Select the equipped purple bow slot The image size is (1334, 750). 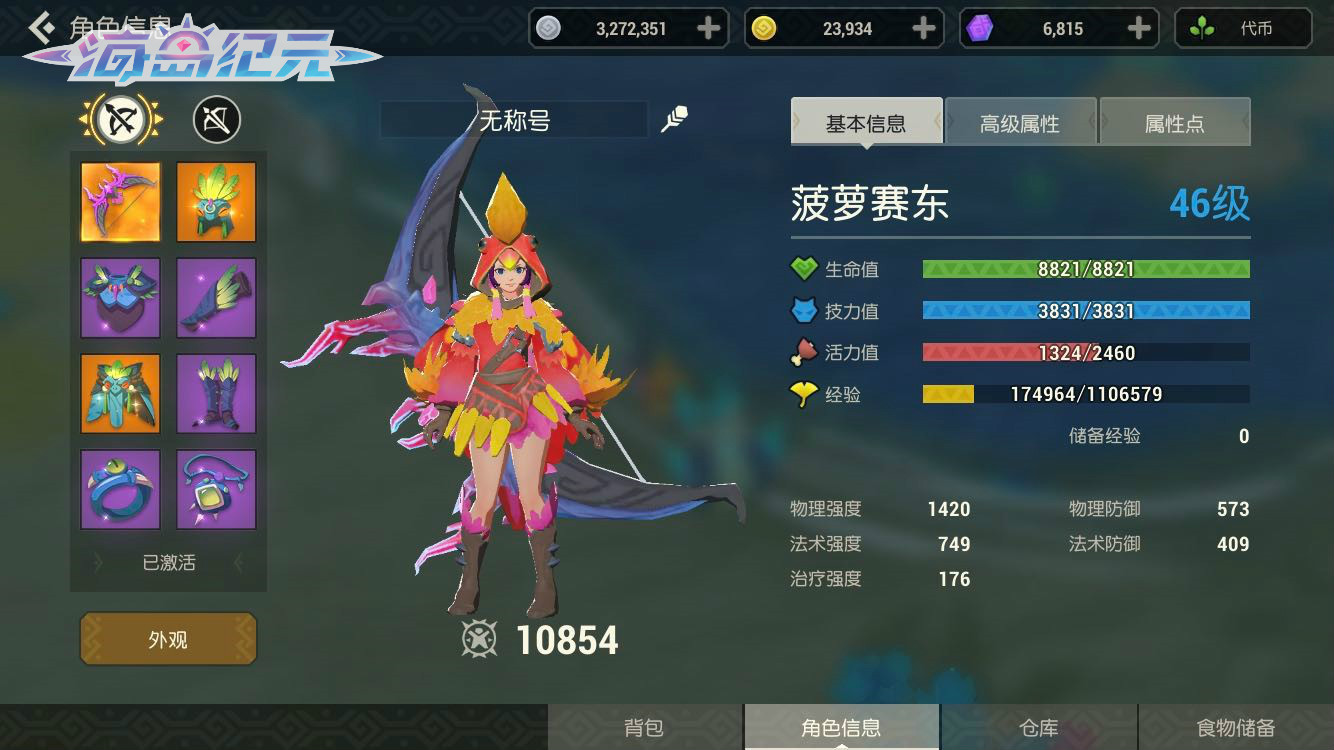click(x=120, y=202)
